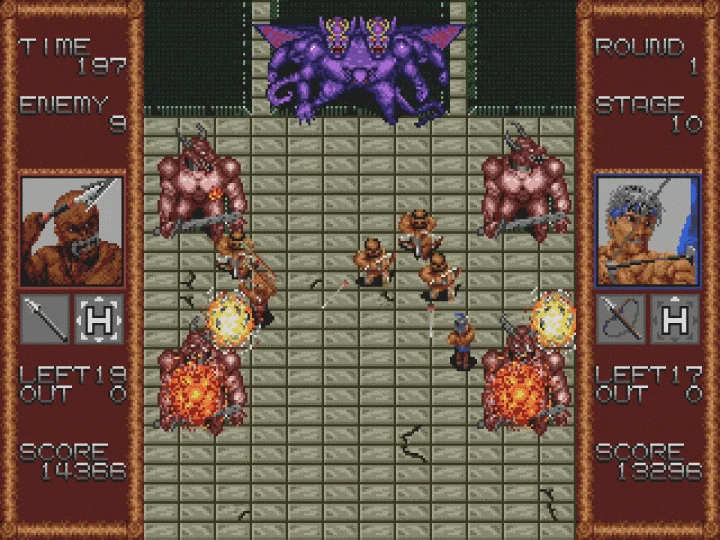Click the H icon beside the bow
The height and width of the screenshot is (540, 720).
point(675,319)
